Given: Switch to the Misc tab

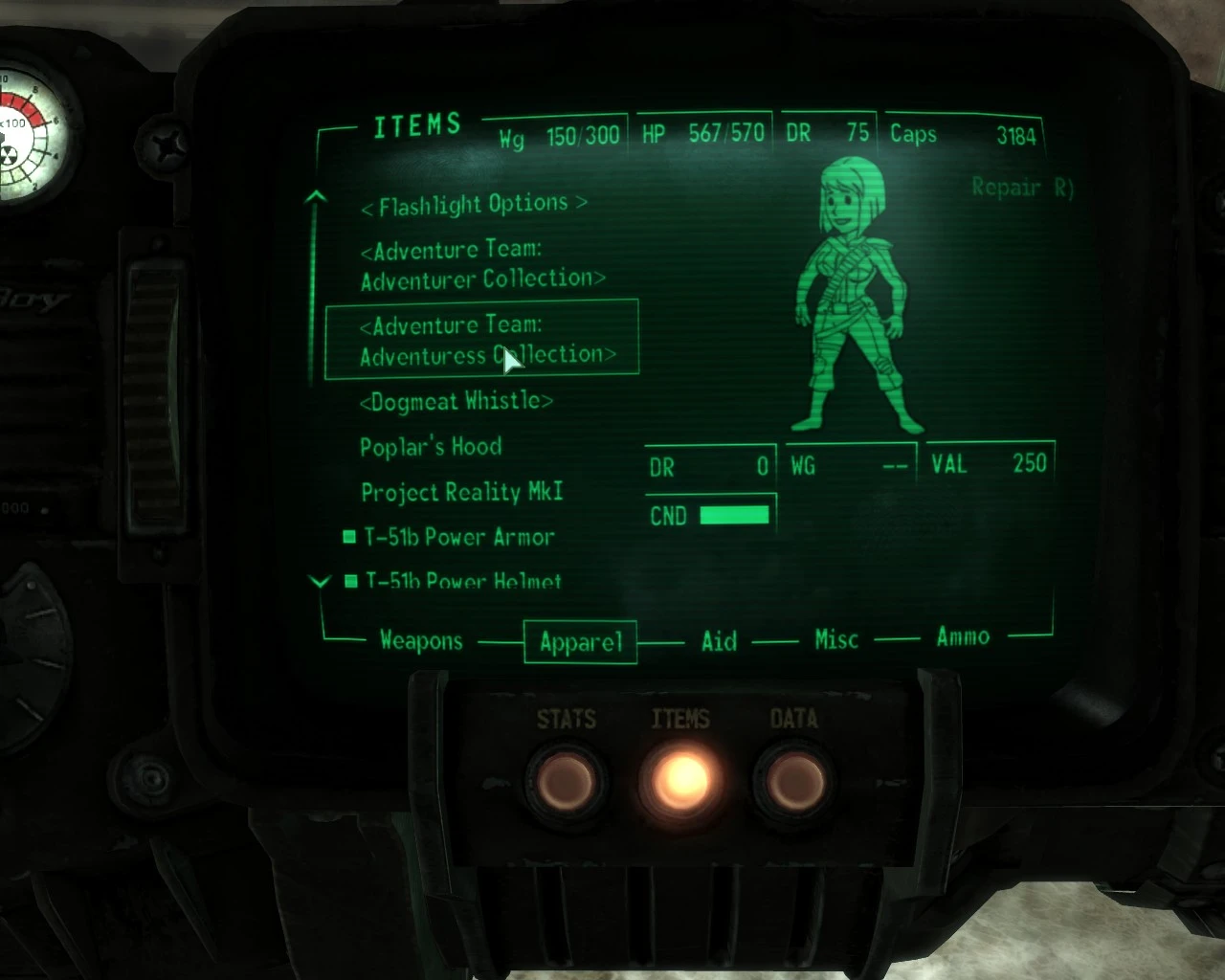Looking at the screenshot, I should [x=836, y=639].
